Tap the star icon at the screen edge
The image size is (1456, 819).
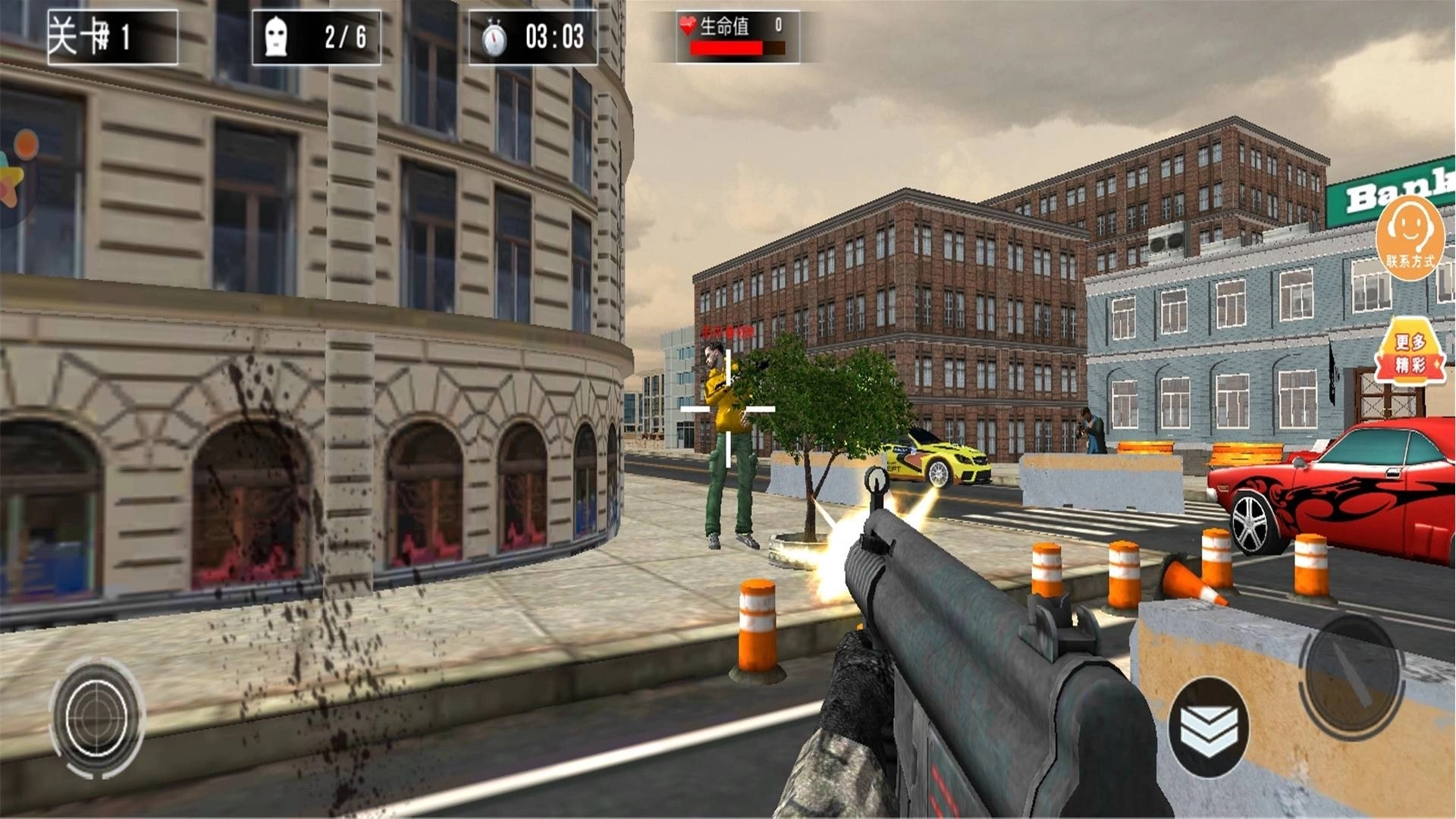pos(11,180)
